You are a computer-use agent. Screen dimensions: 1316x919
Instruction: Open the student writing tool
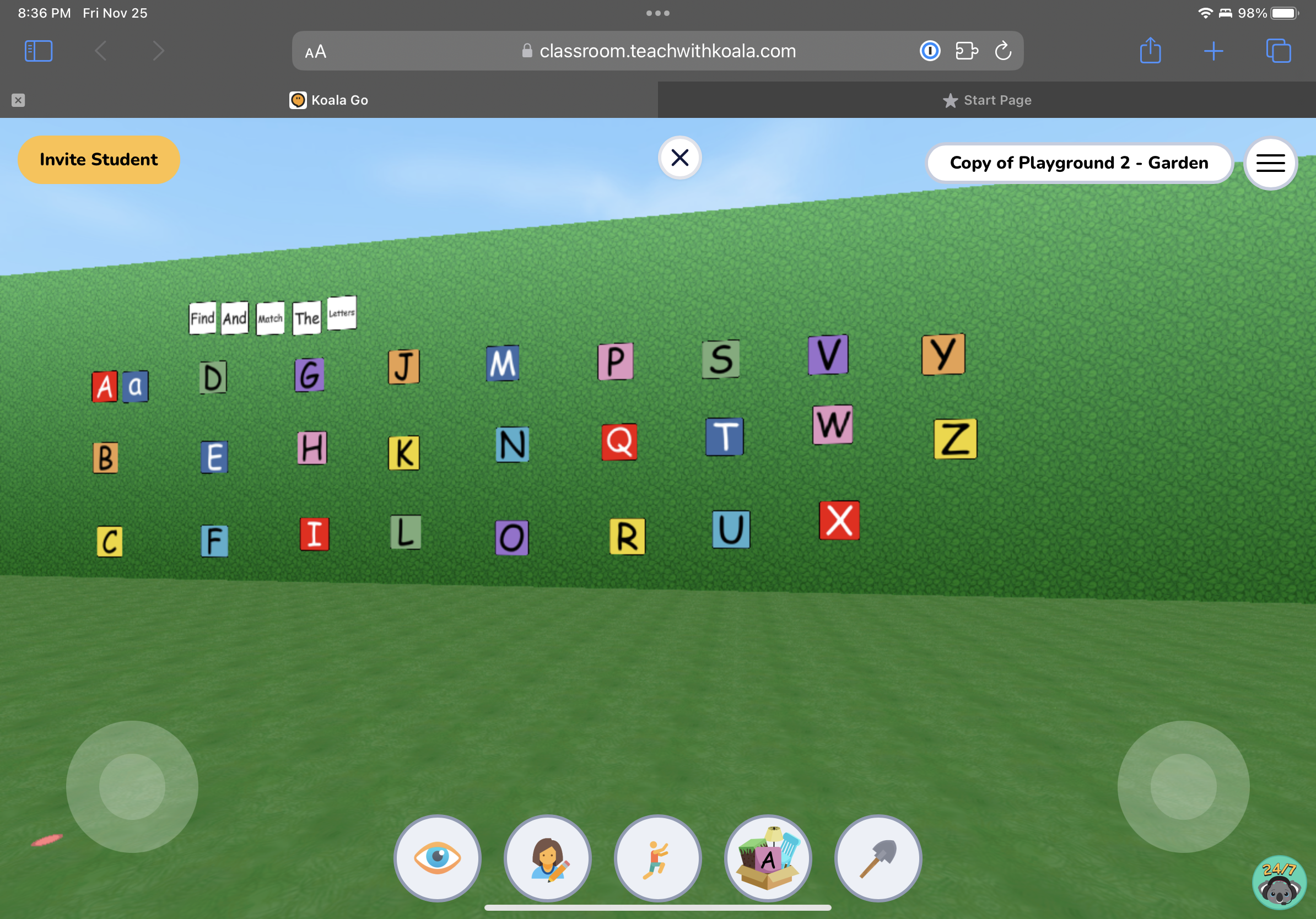pos(547,858)
